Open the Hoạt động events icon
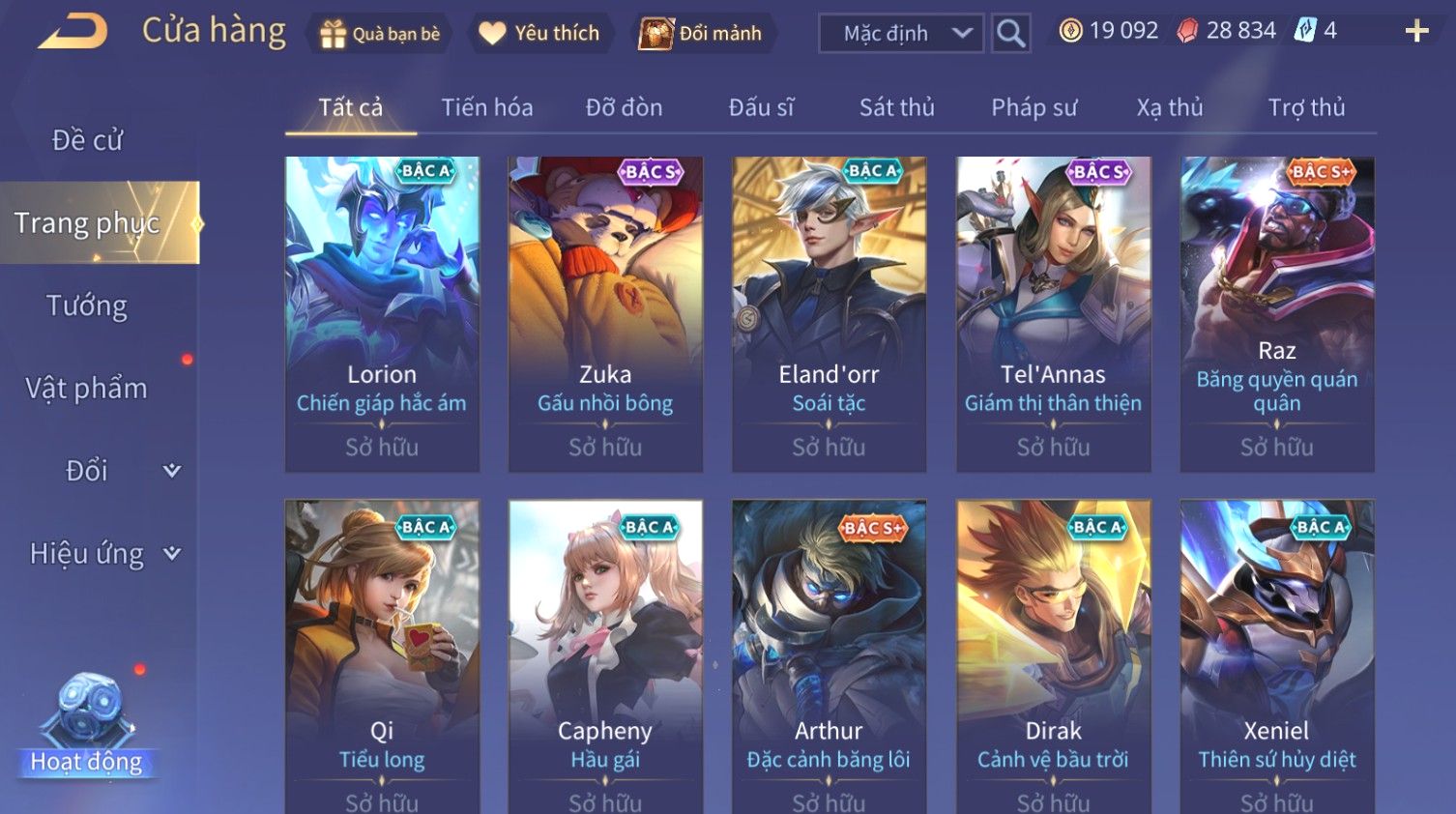The image size is (1456, 814). pos(87,725)
